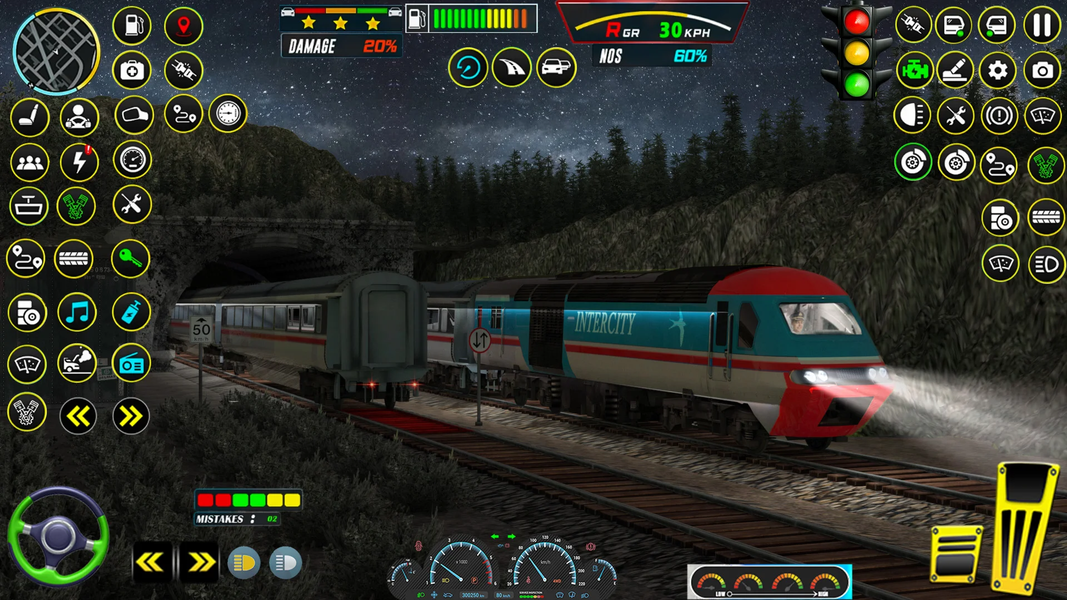
Task: Step on the tall accelerator pedal
Action: tap(1025, 525)
